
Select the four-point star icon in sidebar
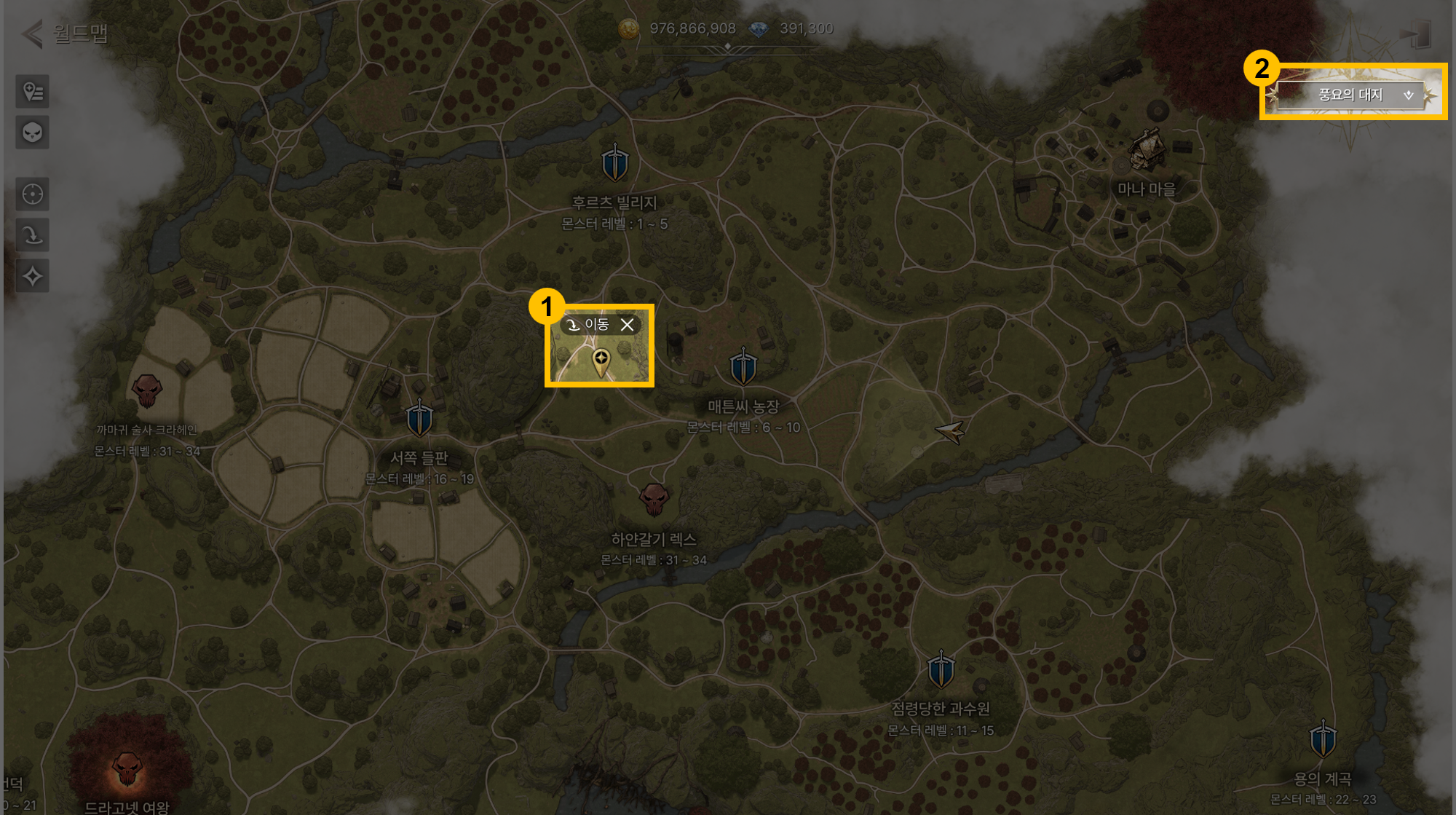[33, 276]
